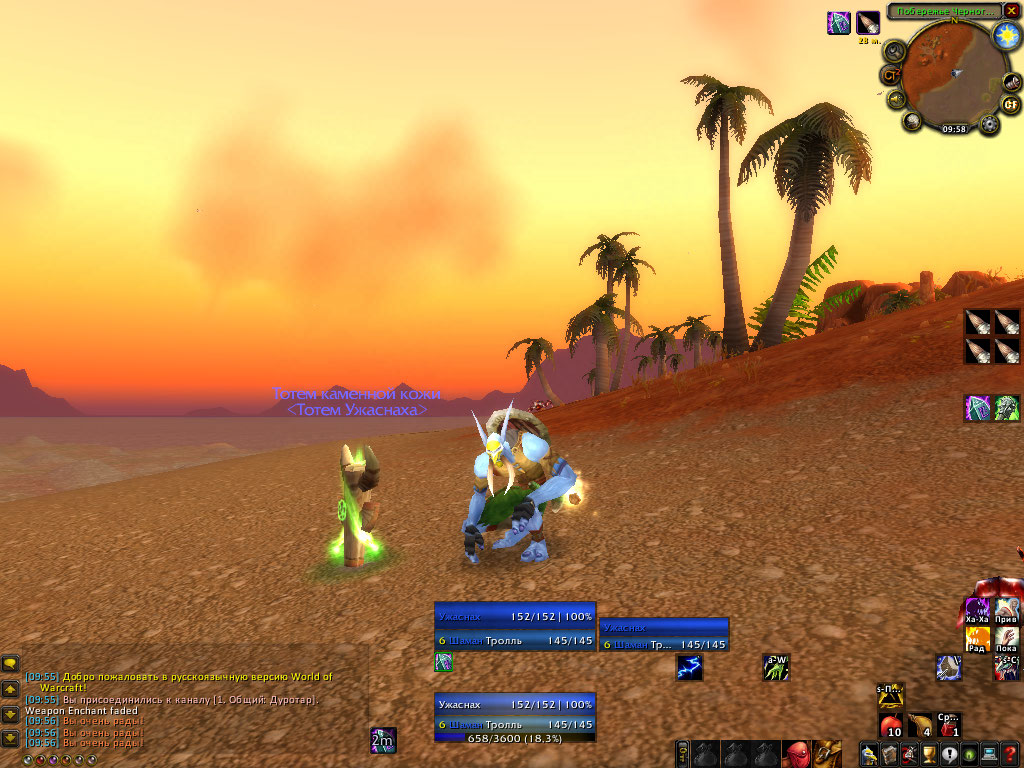Open the CT2 addon minimap button
Viewport: 1024px width, 768px height.
click(889, 74)
